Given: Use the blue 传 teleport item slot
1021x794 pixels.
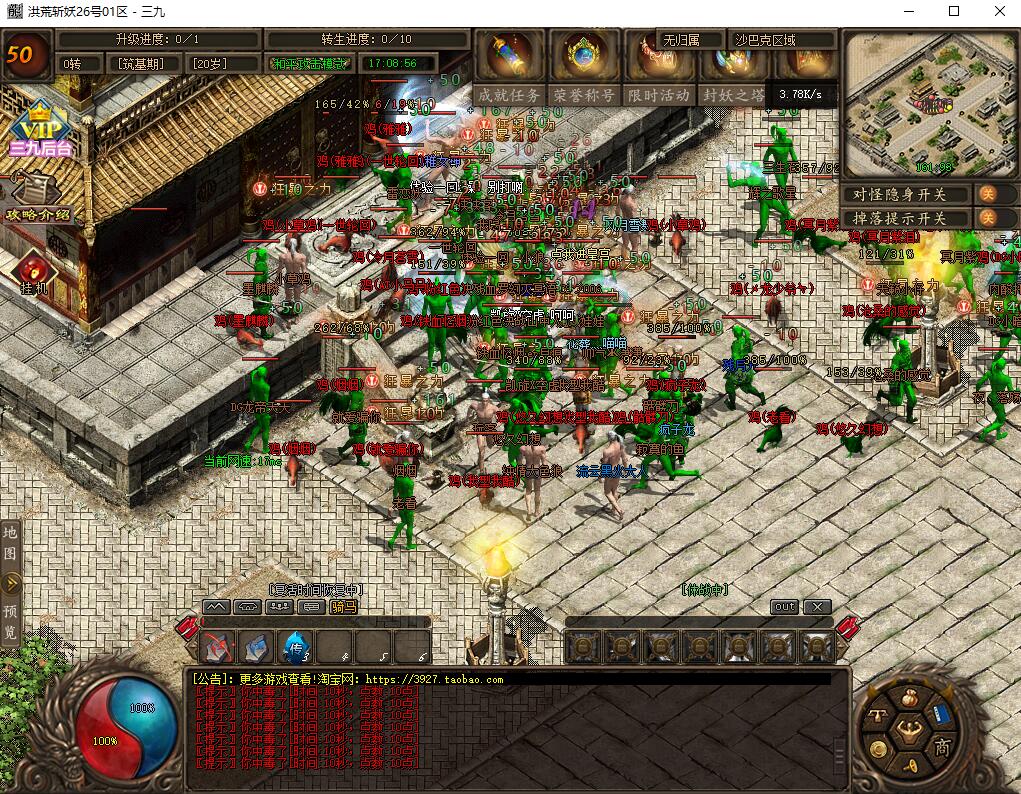Looking at the screenshot, I should [296, 647].
